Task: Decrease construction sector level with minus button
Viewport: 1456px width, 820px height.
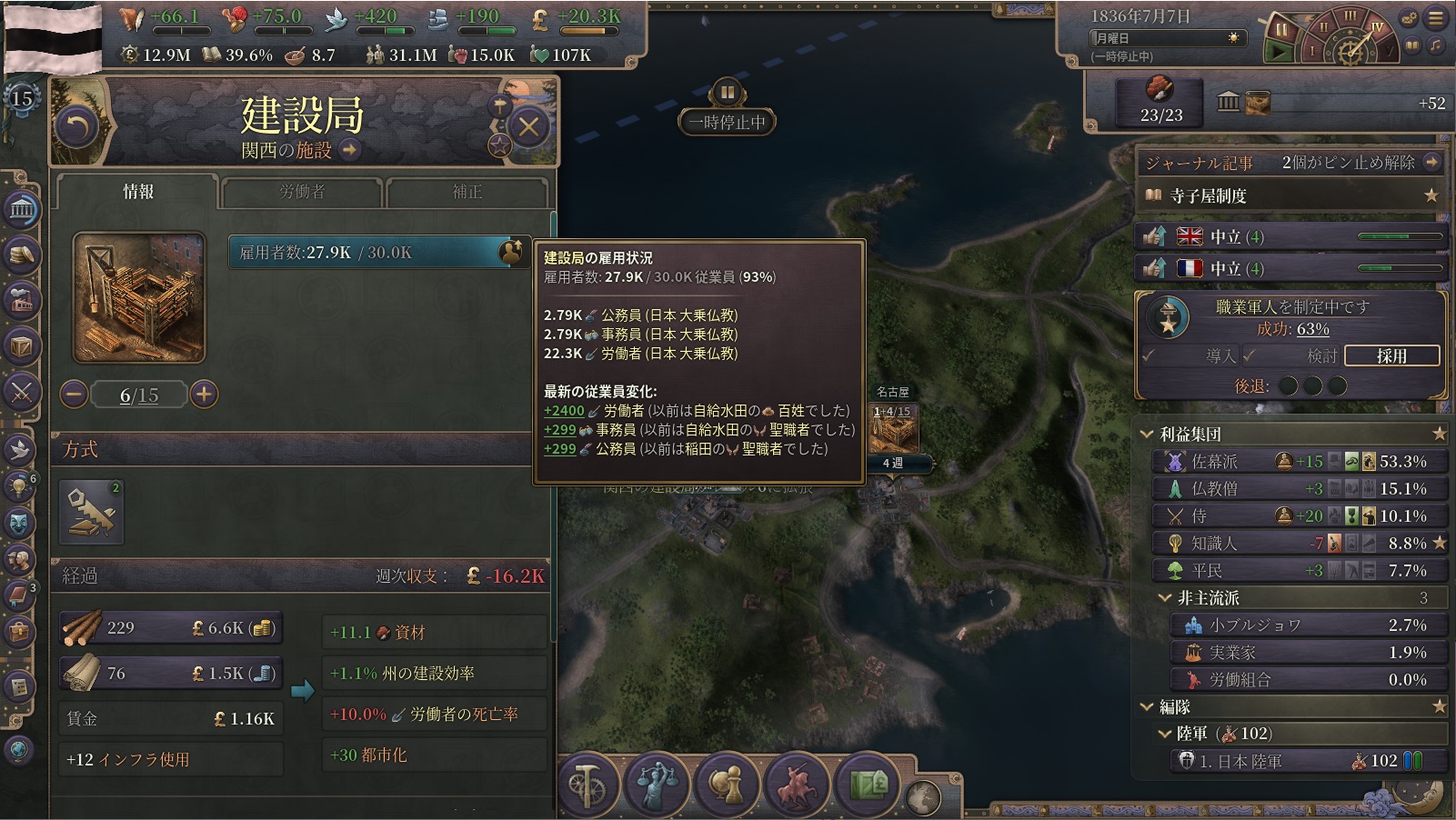Action: click(x=75, y=394)
